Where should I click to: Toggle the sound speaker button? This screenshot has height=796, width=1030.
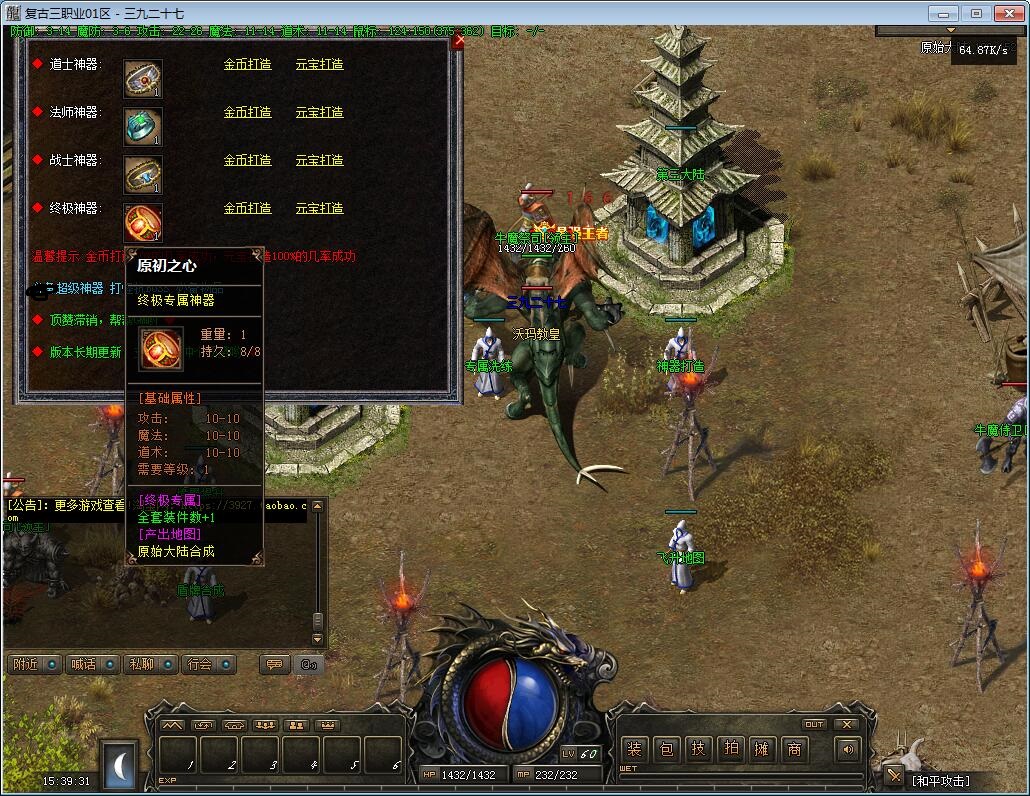coord(848,749)
